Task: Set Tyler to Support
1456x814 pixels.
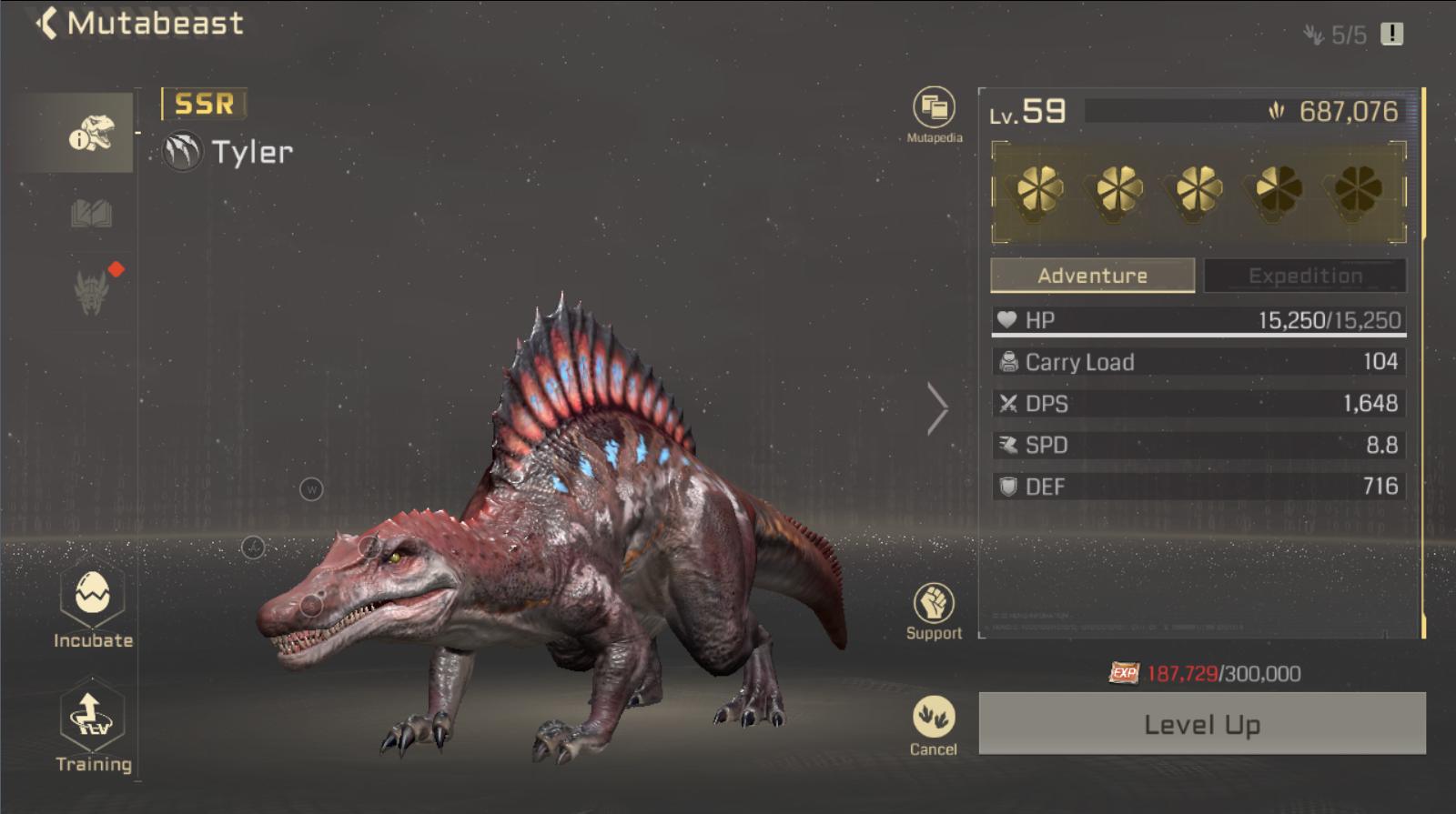Action: click(934, 605)
